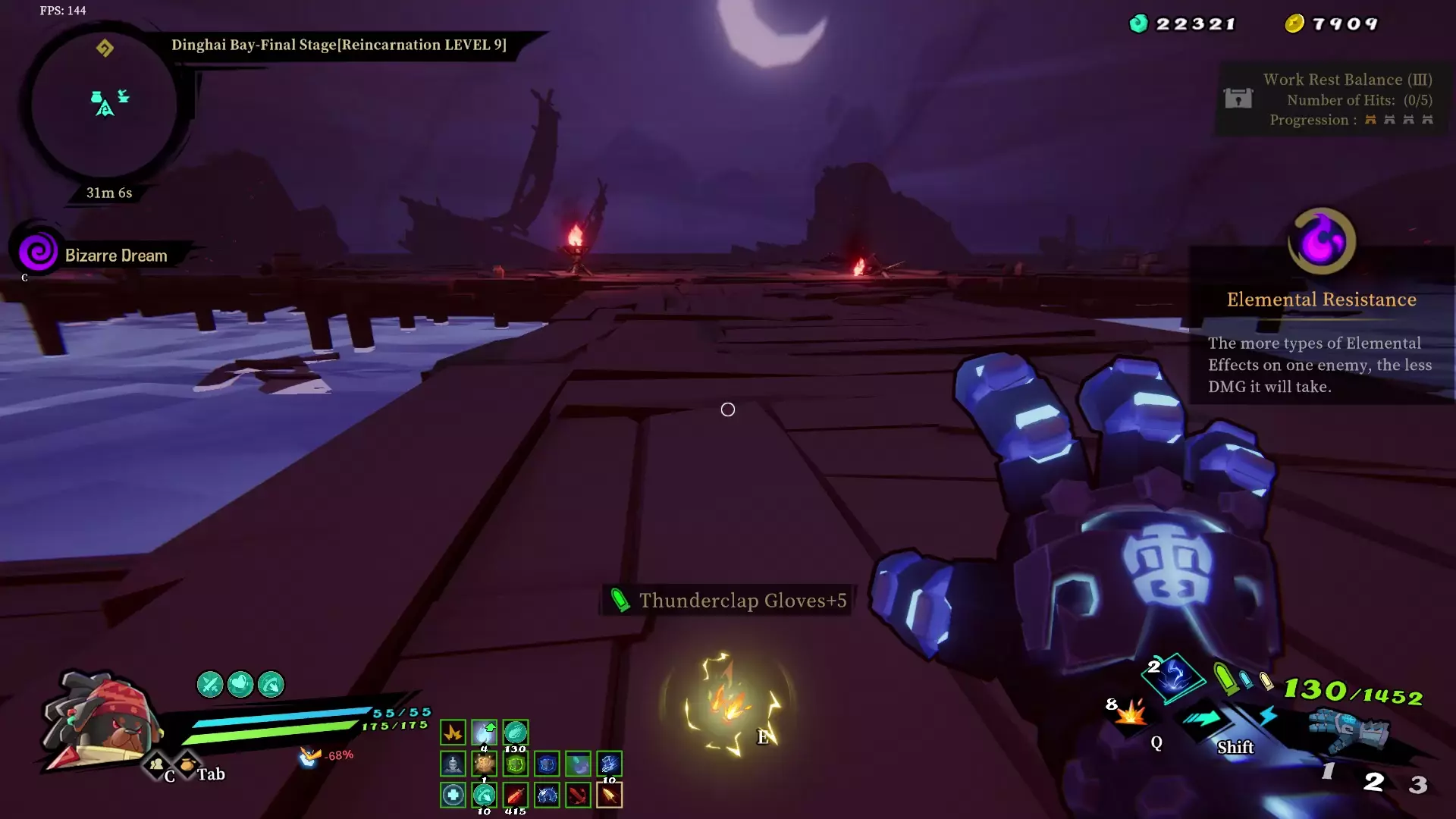Select the red sword scroll marked 415
The height and width of the screenshot is (819, 1456).
click(x=516, y=795)
